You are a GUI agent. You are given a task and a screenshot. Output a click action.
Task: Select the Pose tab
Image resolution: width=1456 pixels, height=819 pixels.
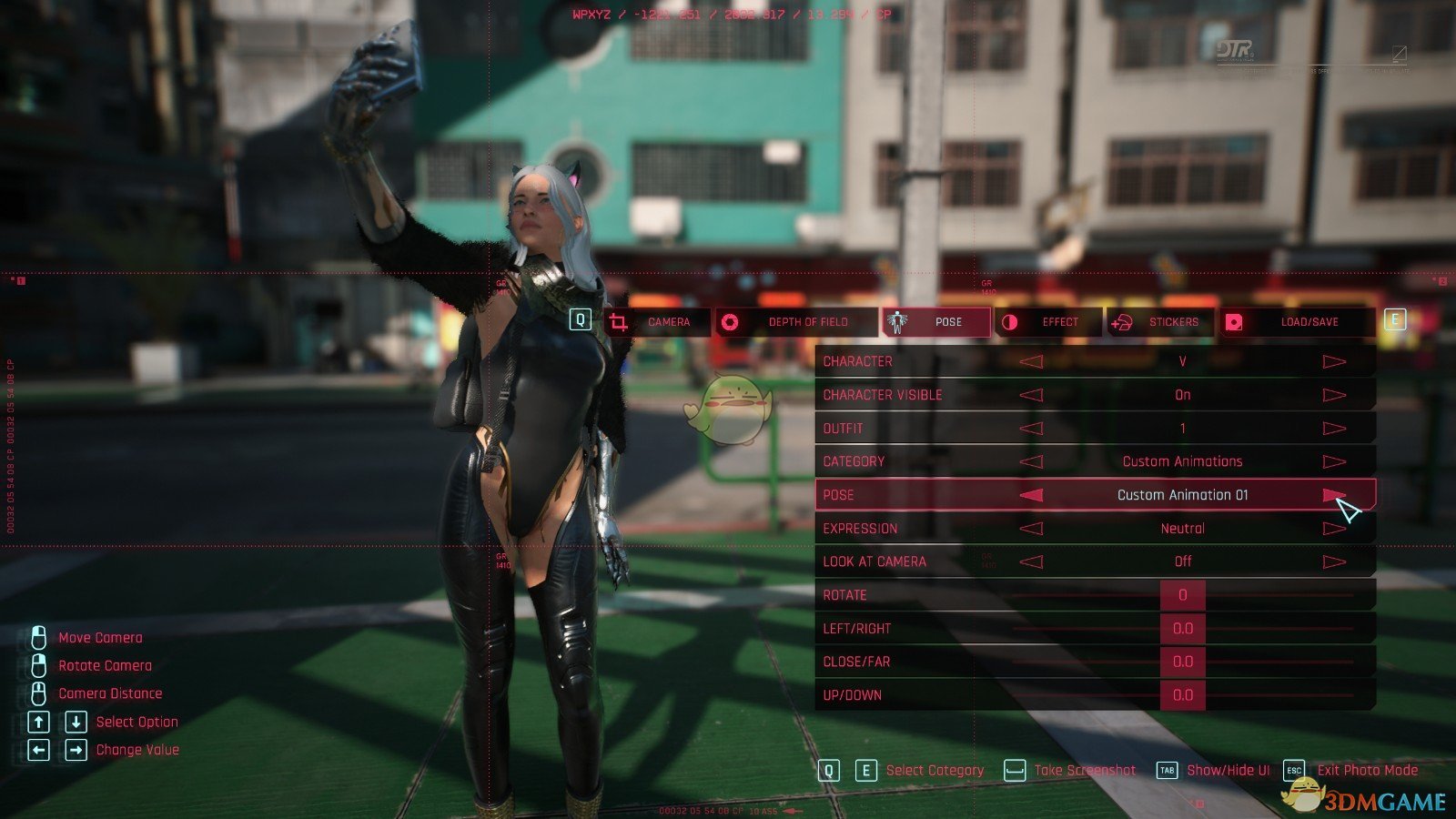(x=936, y=322)
